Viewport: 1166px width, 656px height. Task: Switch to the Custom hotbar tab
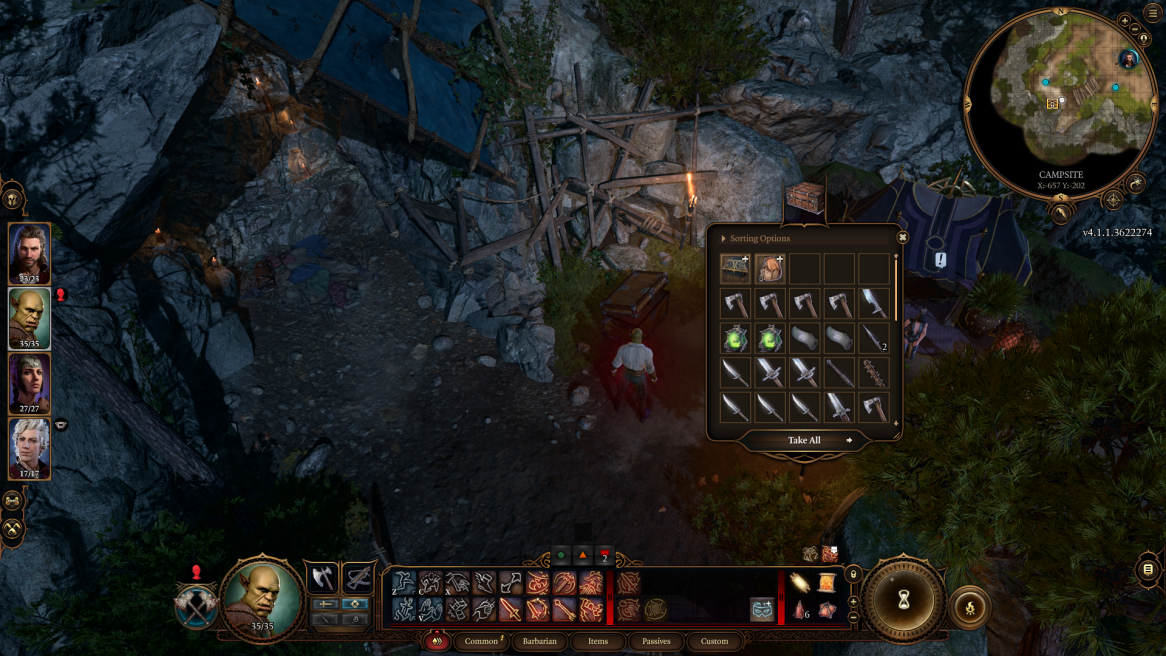pyautogui.click(x=714, y=641)
